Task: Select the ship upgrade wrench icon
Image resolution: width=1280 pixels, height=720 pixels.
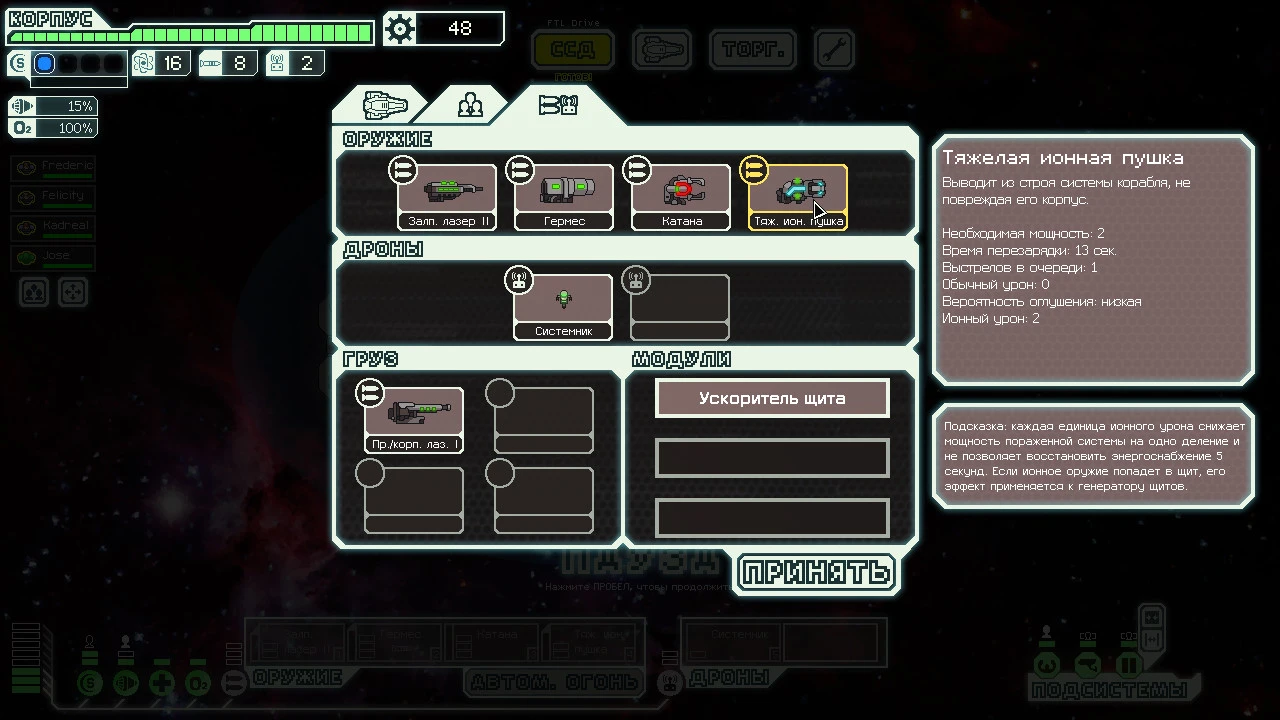Action: pyautogui.click(x=834, y=48)
